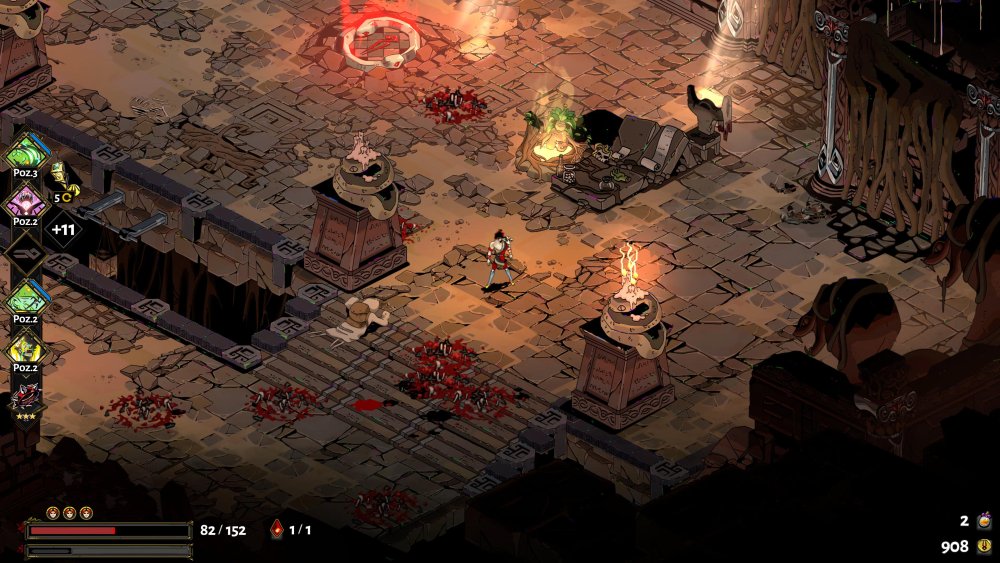The height and width of the screenshot is (563, 1000).
Task: Select the pink Poz.2 boon icon
Action: 24,204
